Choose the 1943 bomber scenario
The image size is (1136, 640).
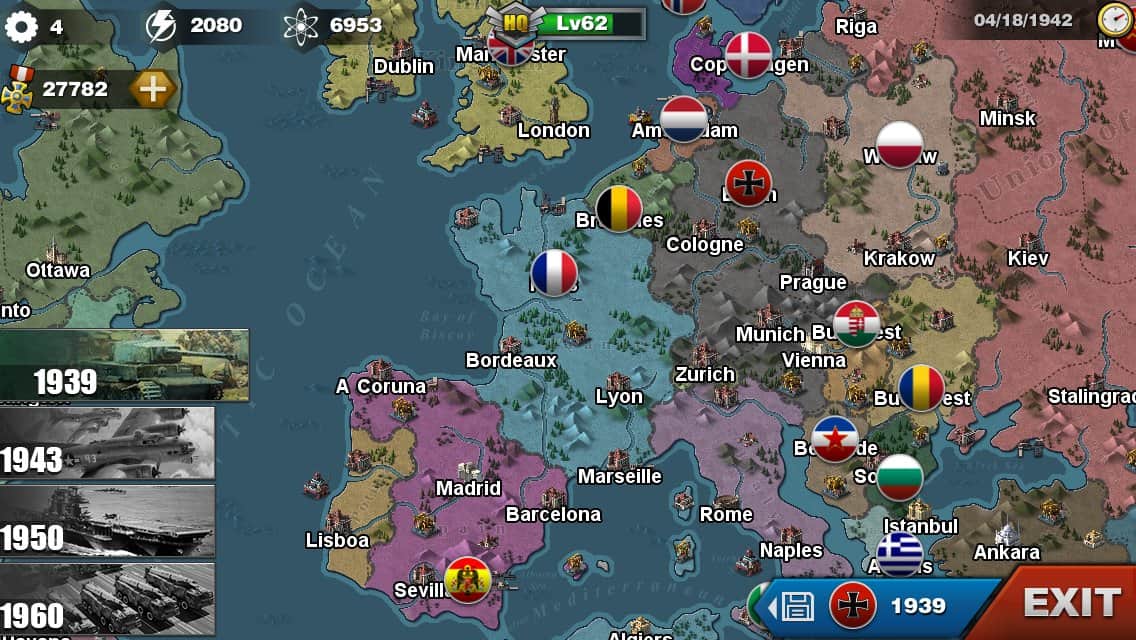click(107, 442)
